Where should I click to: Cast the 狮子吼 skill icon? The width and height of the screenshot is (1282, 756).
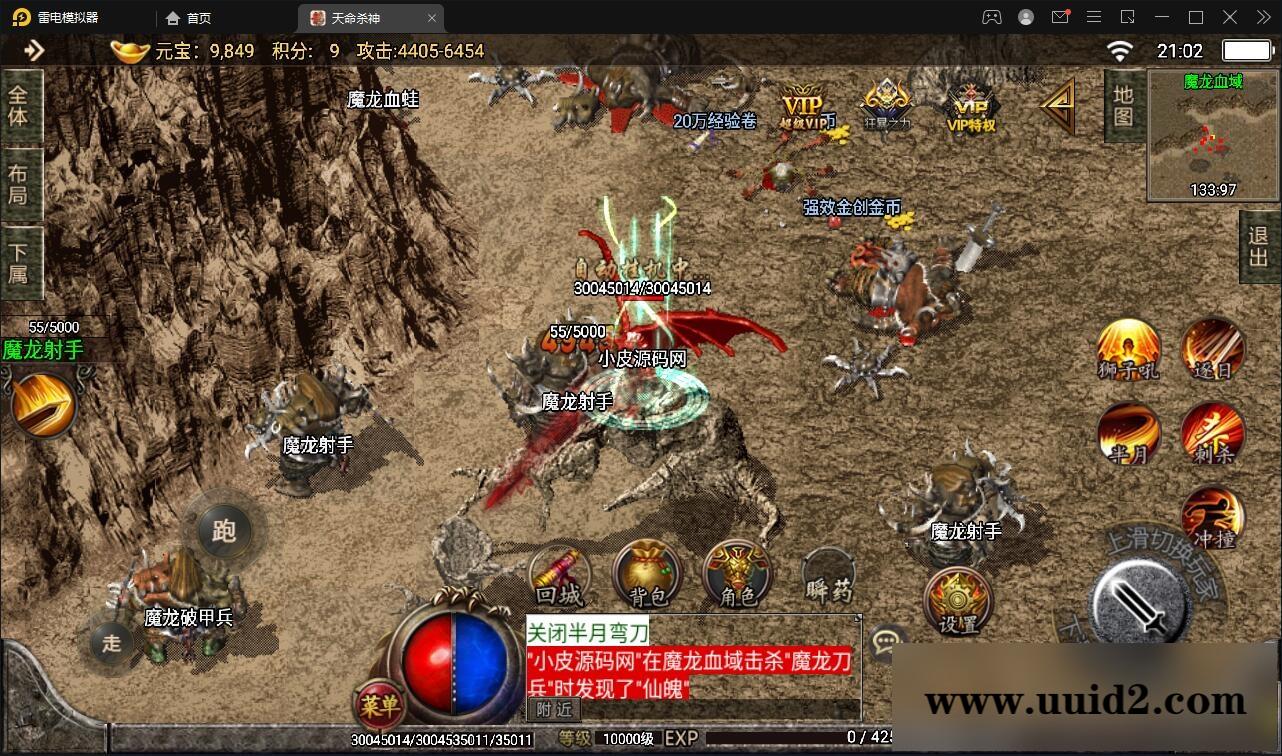click(1127, 348)
